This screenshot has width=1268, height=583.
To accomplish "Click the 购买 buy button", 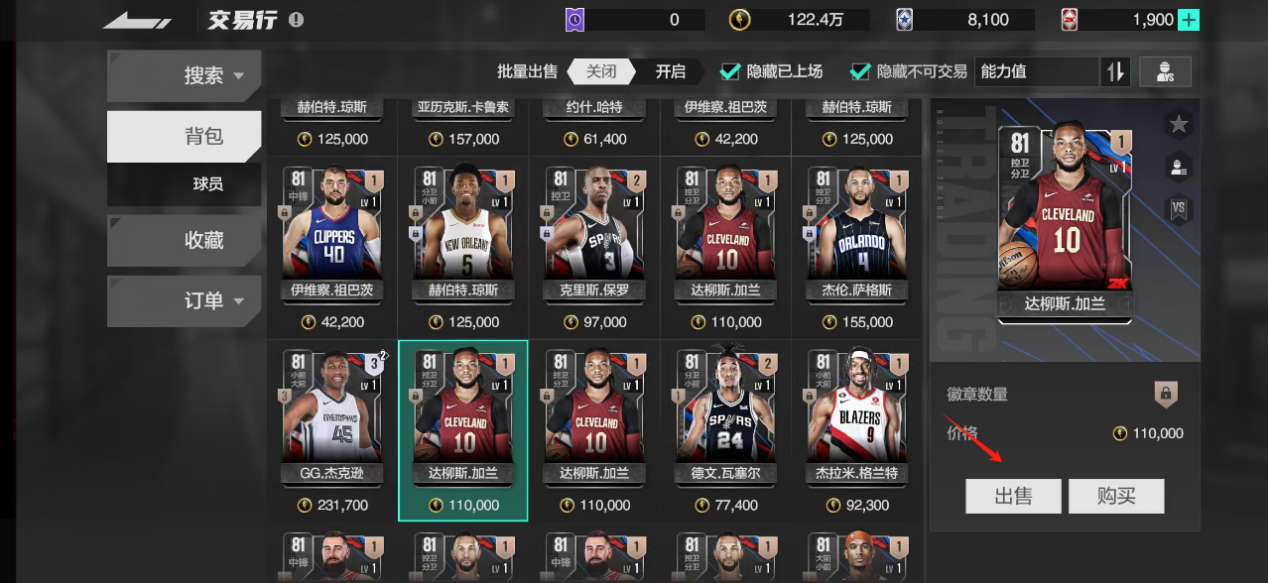I will click(x=1116, y=496).
